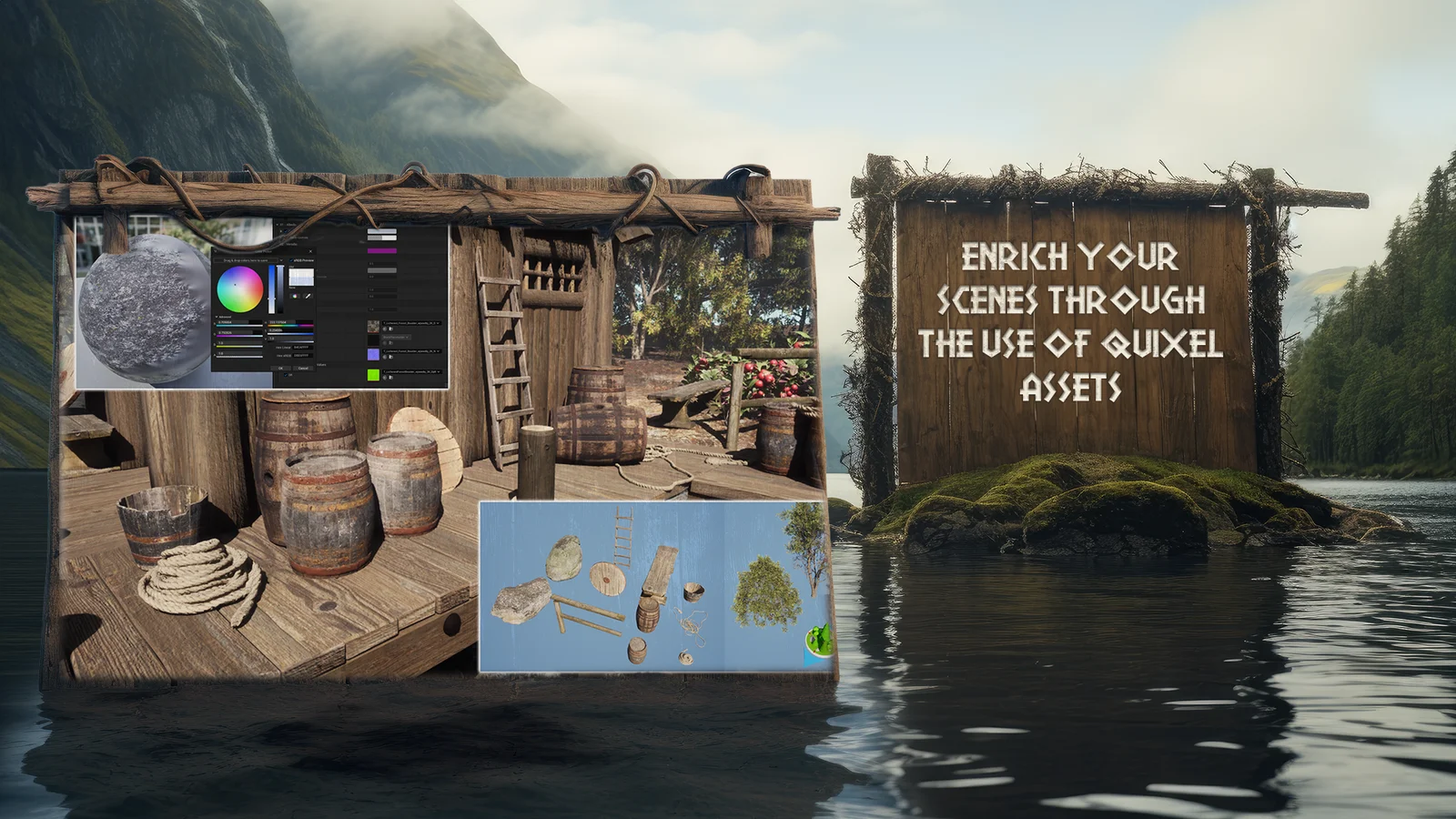Open the saved color themes dropdown
Screen dimensions: 1456x819
[281, 260]
